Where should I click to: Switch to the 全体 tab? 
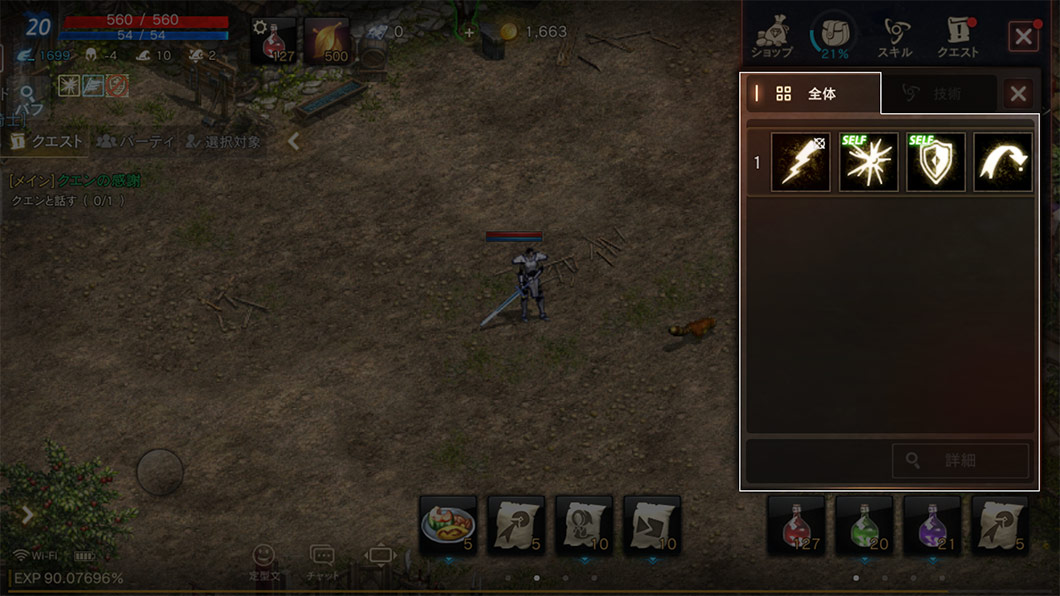click(812, 94)
